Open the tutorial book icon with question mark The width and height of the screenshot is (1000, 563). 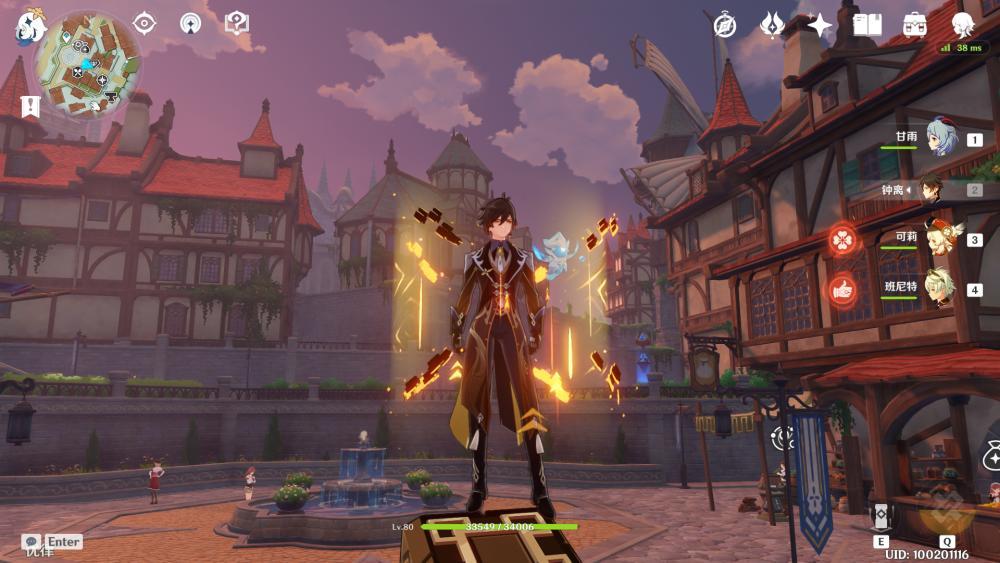pos(236,23)
